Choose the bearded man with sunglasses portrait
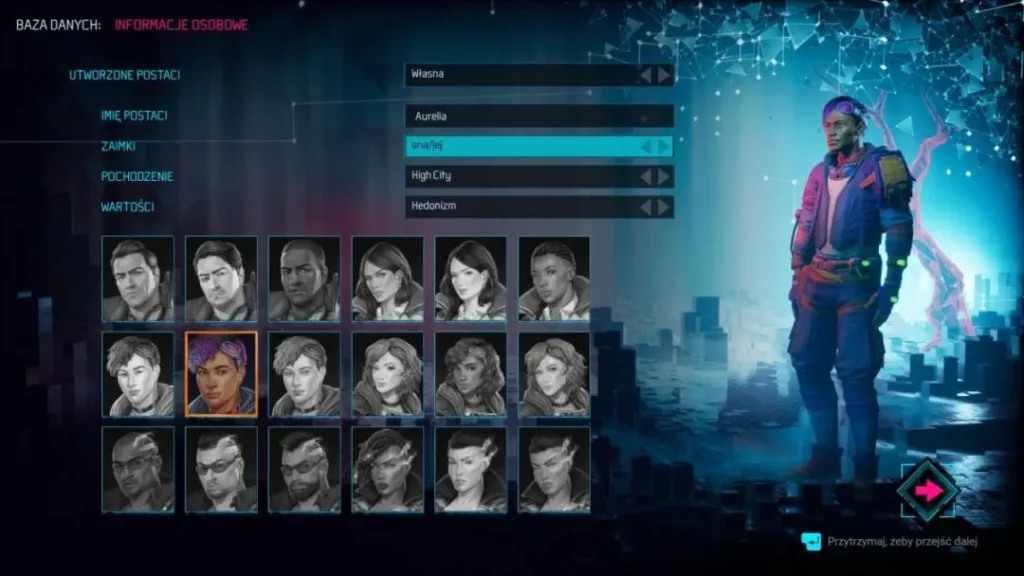The width and height of the screenshot is (1024, 576). 304,470
